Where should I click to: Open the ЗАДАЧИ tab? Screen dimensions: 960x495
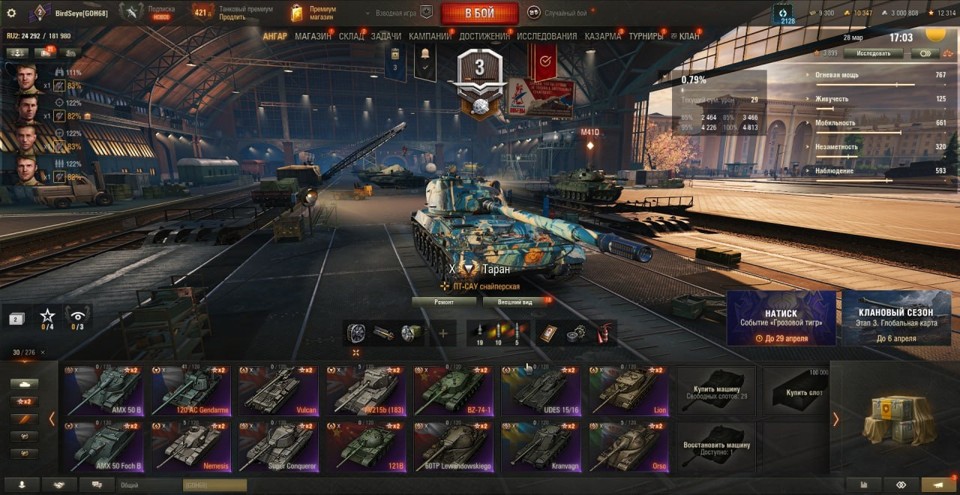[x=386, y=36]
